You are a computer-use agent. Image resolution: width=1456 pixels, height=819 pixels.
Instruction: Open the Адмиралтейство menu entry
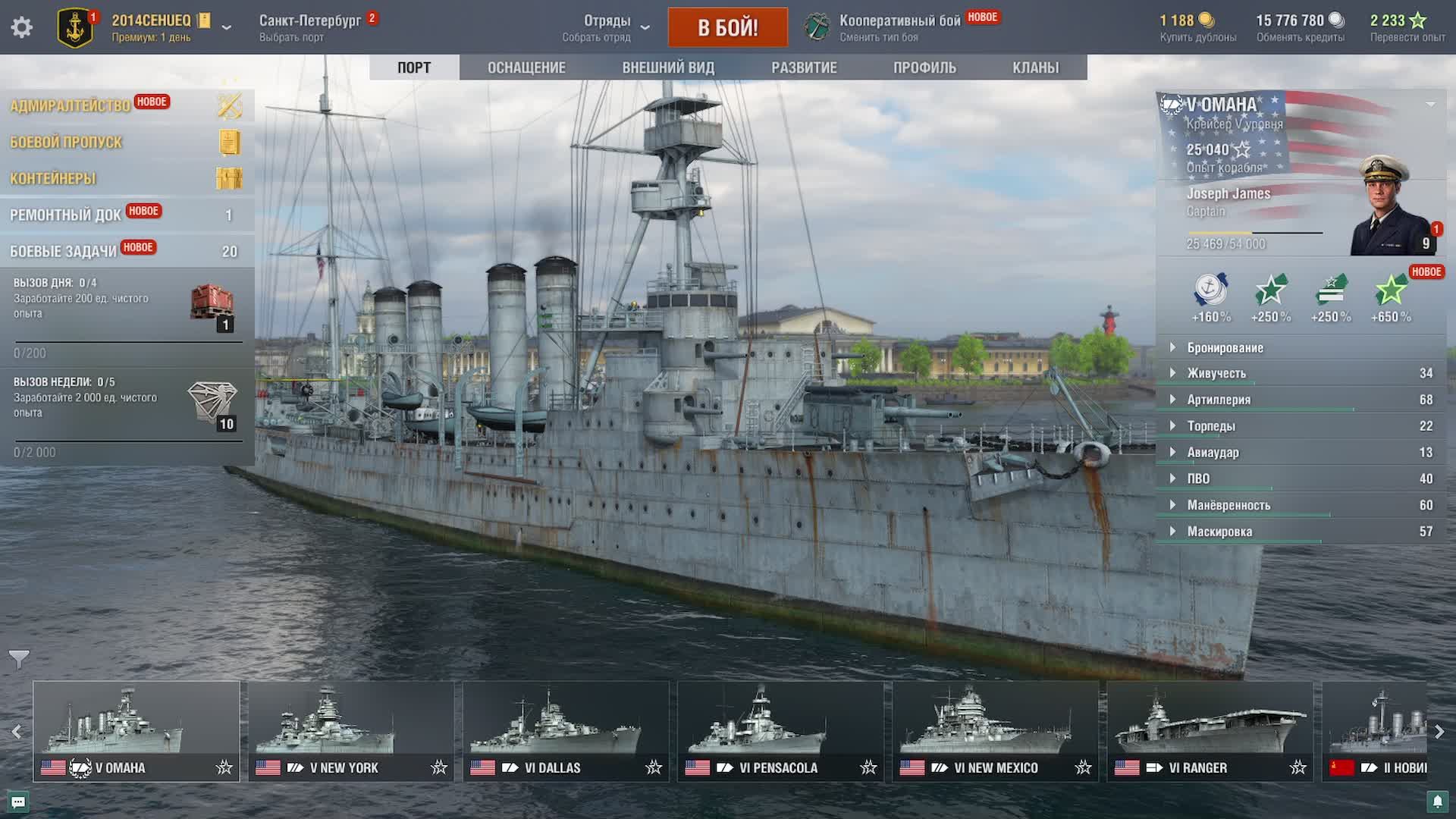70,106
